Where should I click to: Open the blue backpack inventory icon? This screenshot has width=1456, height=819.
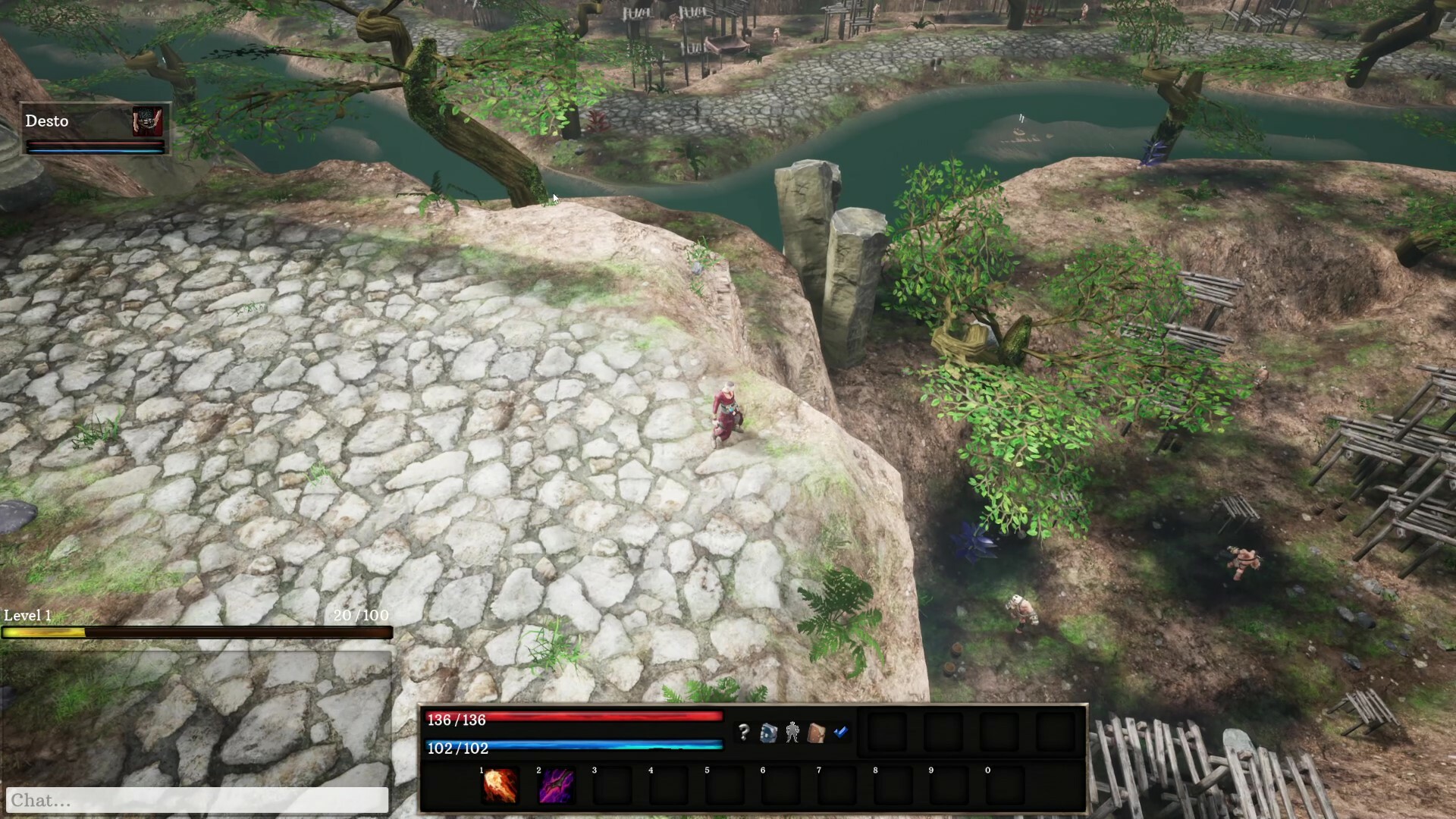click(768, 733)
